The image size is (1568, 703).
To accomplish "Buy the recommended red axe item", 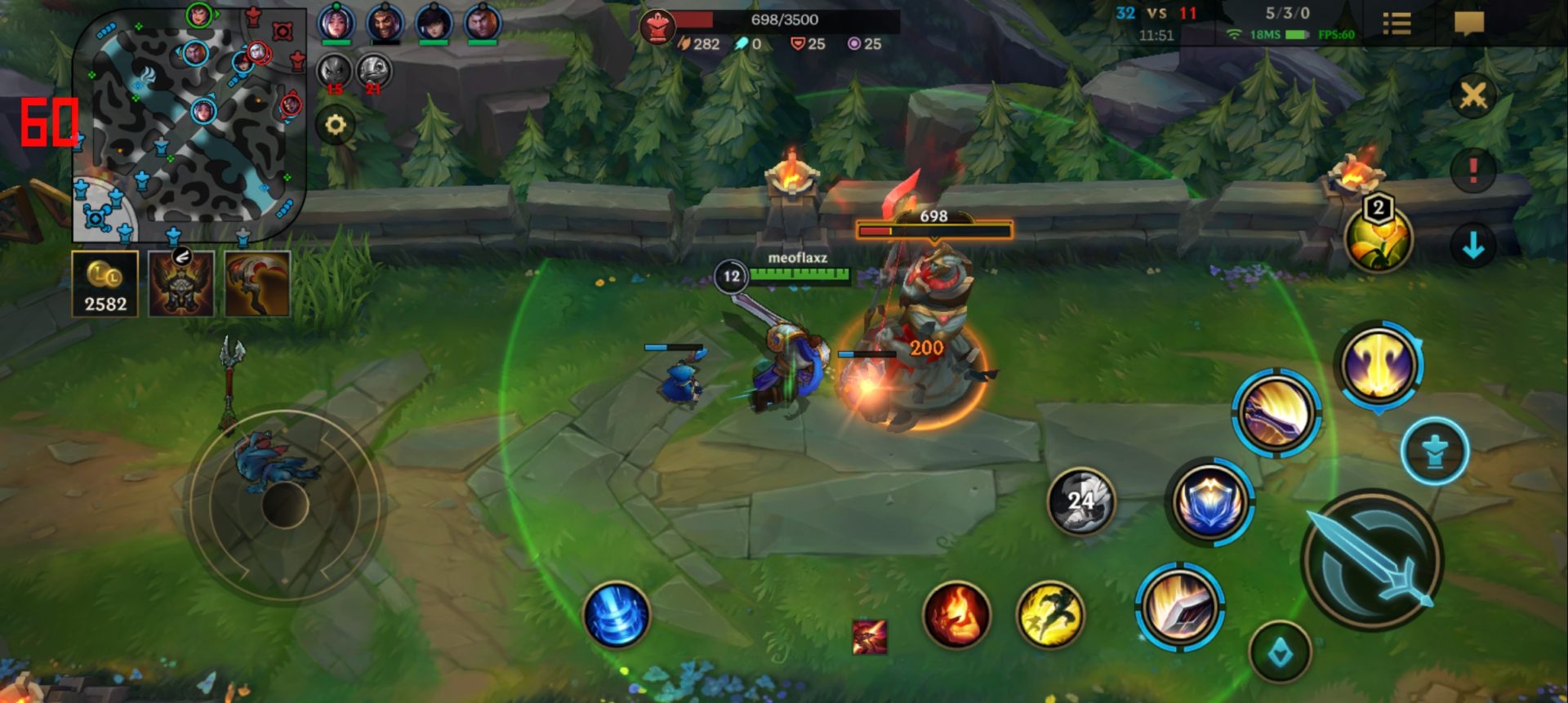I will tap(257, 284).
